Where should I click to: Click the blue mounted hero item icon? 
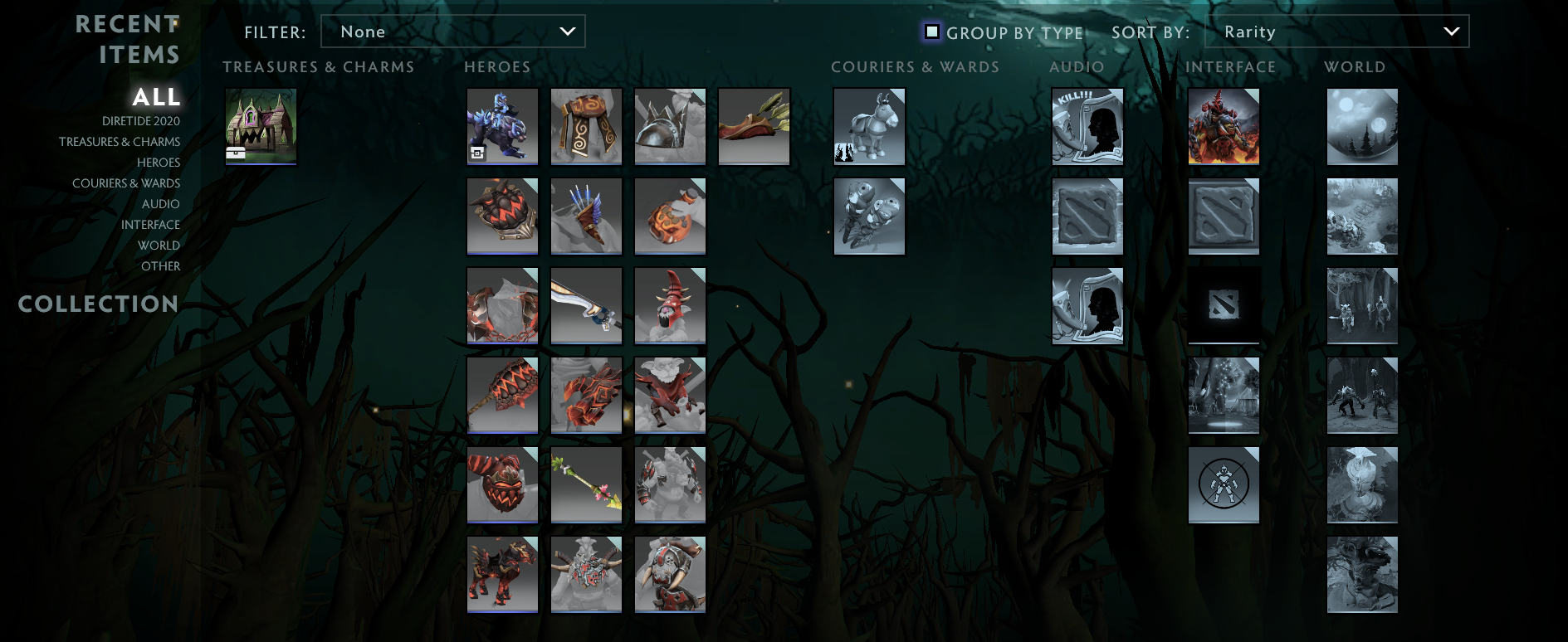pyautogui.click(x=501, y=126)
